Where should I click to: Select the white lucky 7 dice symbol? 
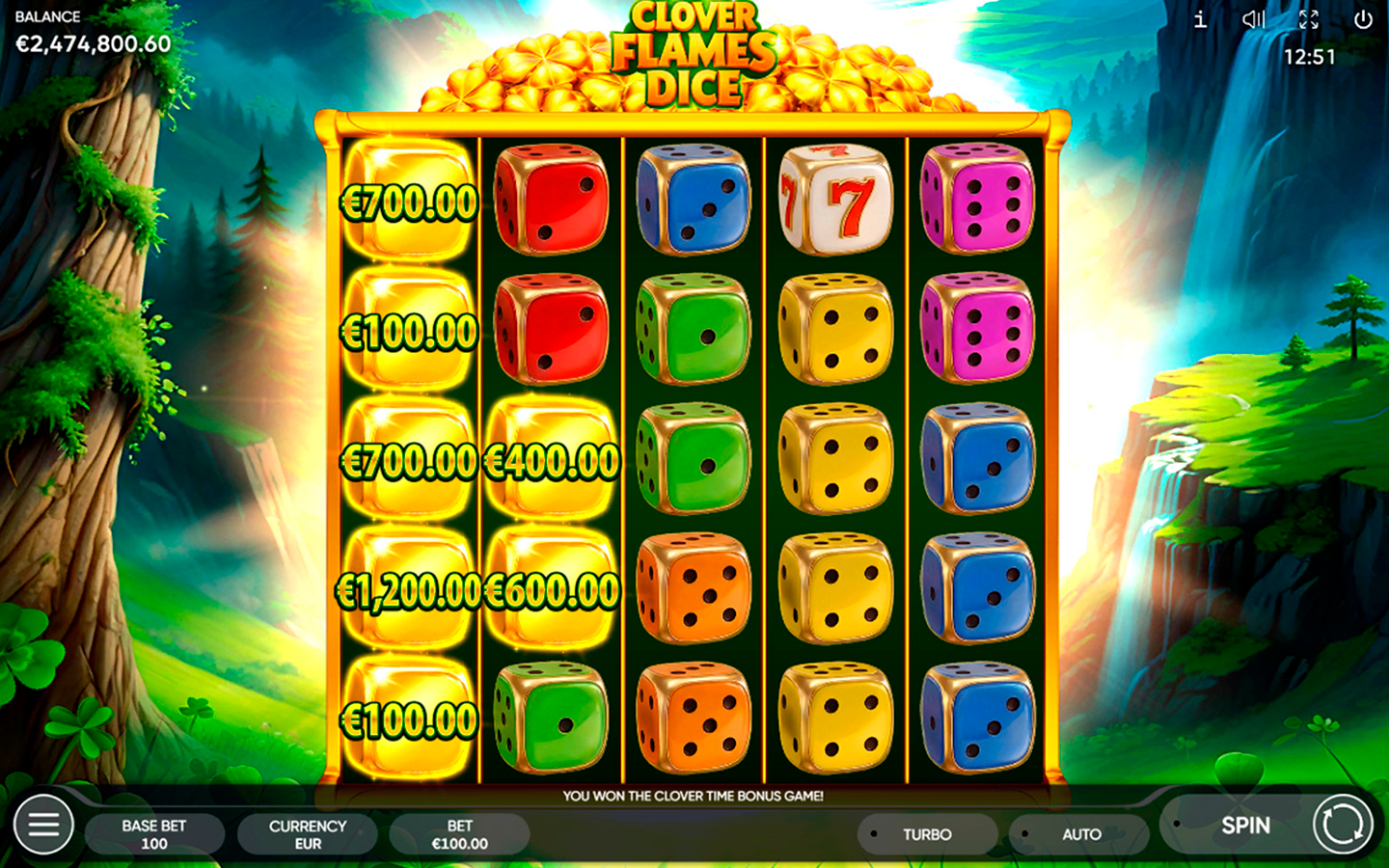coord(834,201)
